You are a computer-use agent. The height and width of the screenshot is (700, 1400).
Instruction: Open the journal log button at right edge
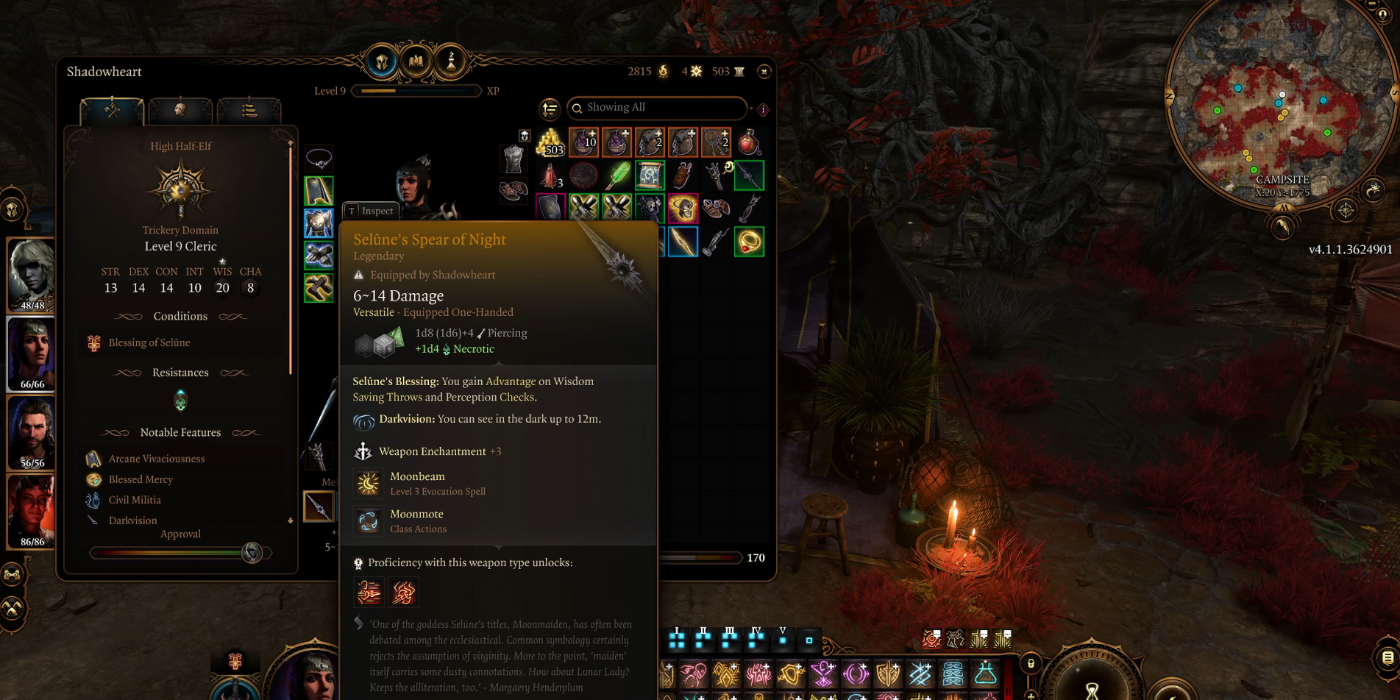click(x=1385, y=657)
